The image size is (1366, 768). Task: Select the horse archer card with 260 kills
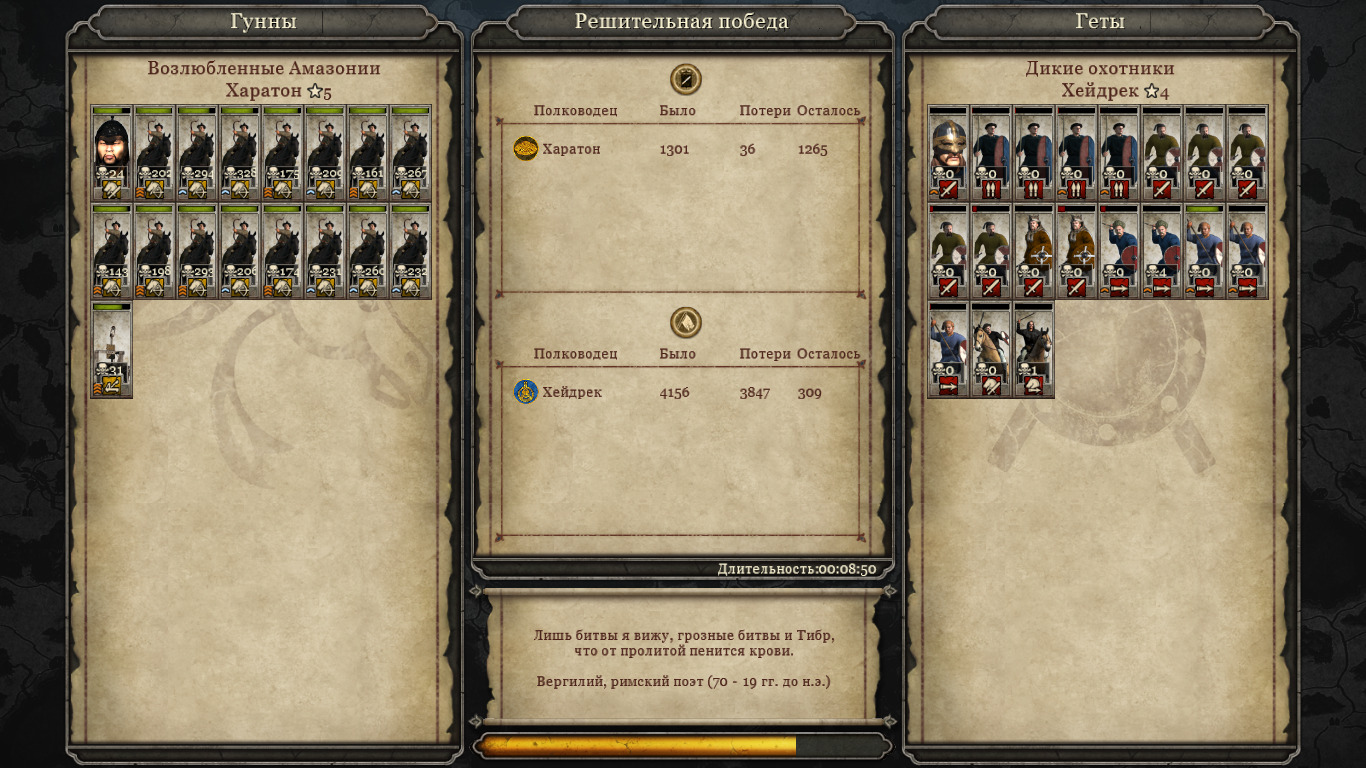[x=368, y=251]
